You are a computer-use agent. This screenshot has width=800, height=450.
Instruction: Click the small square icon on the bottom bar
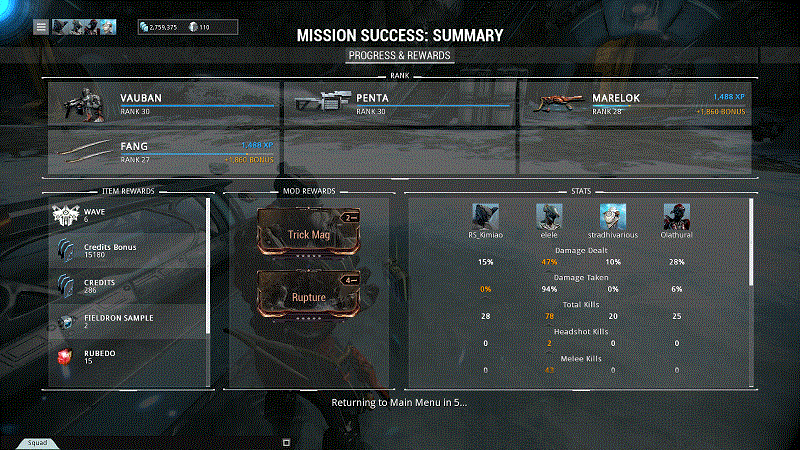(286, 441)
